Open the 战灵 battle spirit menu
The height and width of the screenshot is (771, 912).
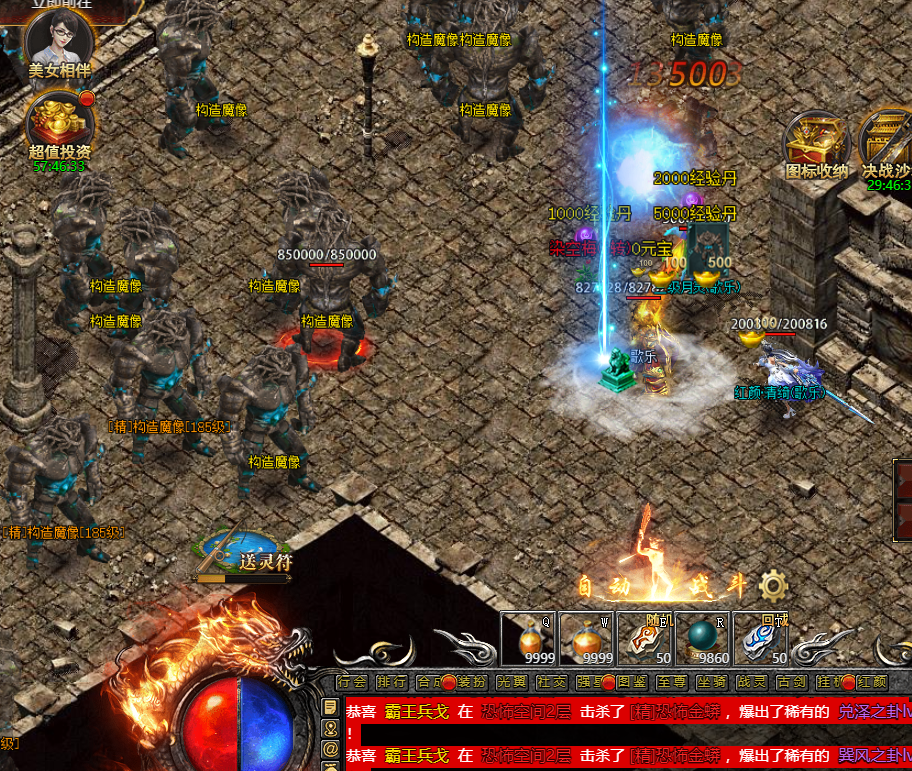click(751, 682)
